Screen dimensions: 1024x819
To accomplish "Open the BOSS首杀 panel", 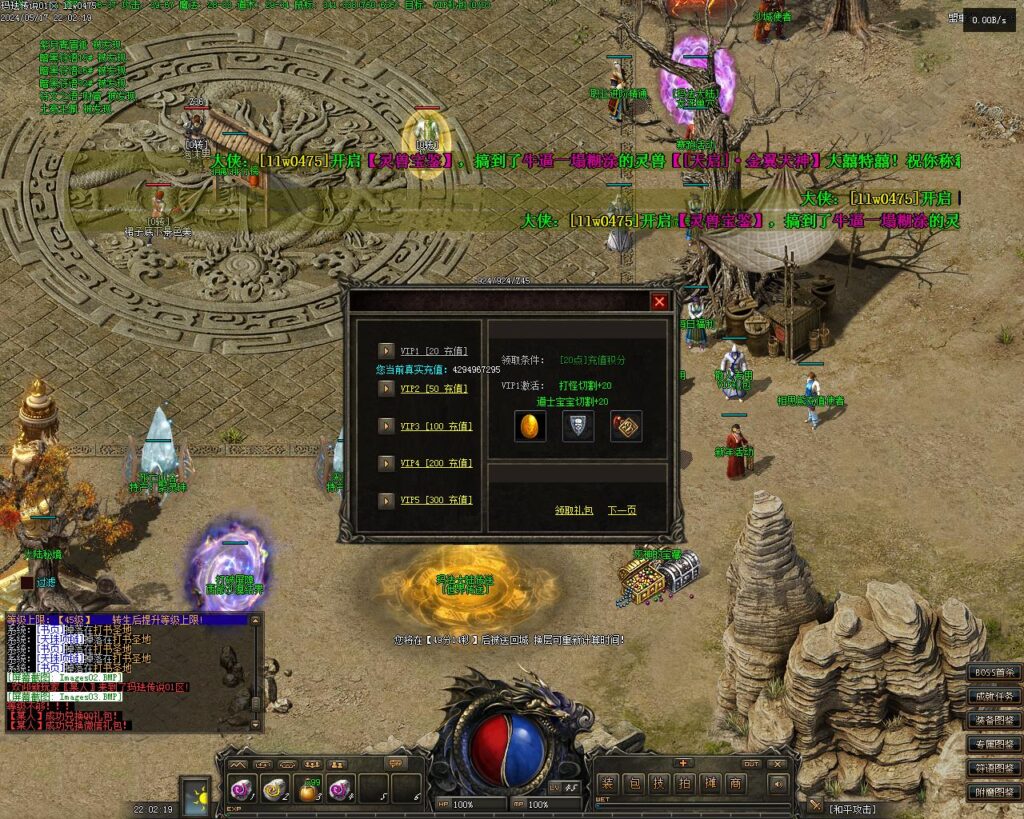I will coord(995,672).
